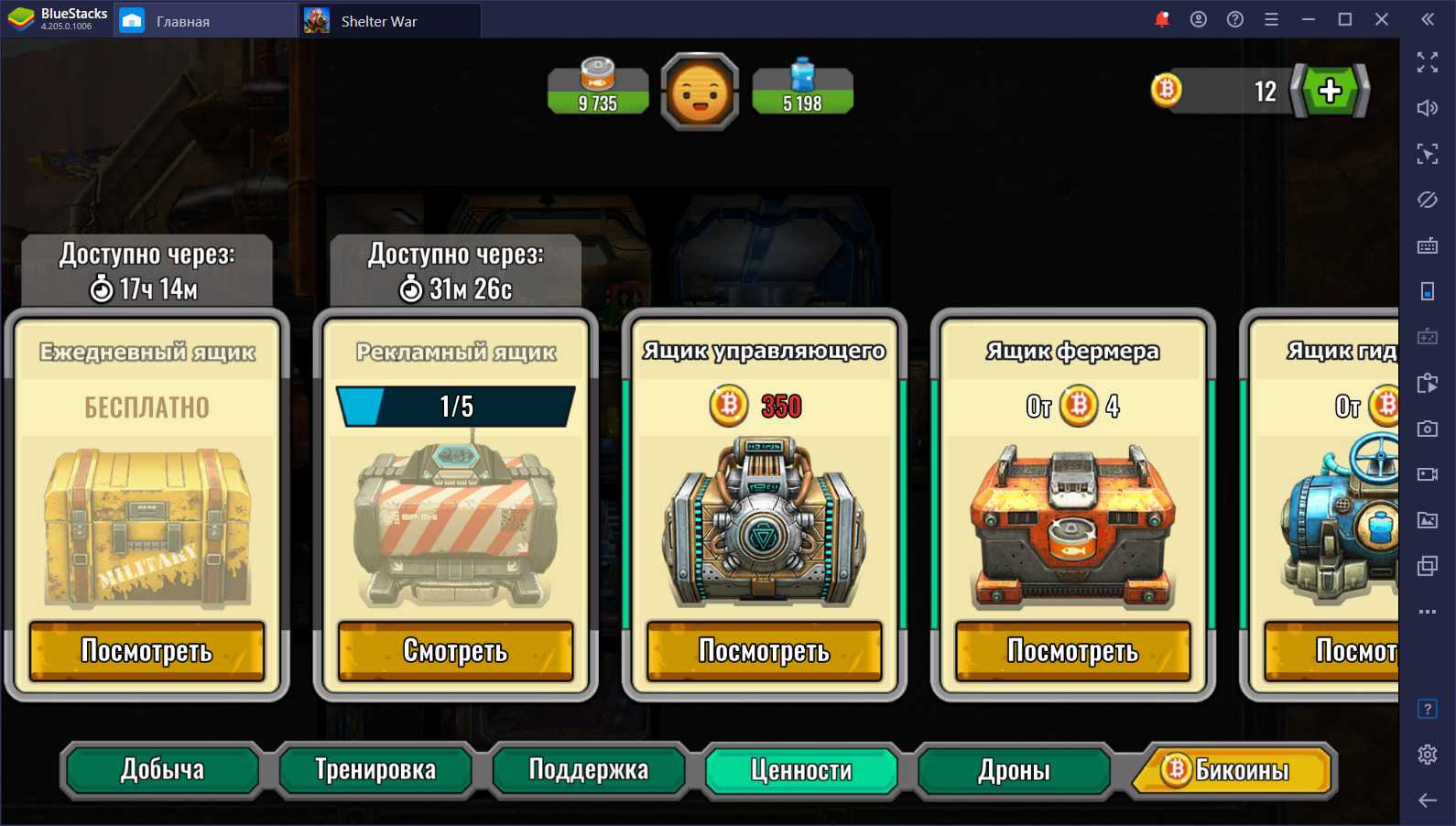This screenshot has height=826, width=1456.
Task: Switch to the BlueStacks Главная tab
Action: (x=183, y=21)
